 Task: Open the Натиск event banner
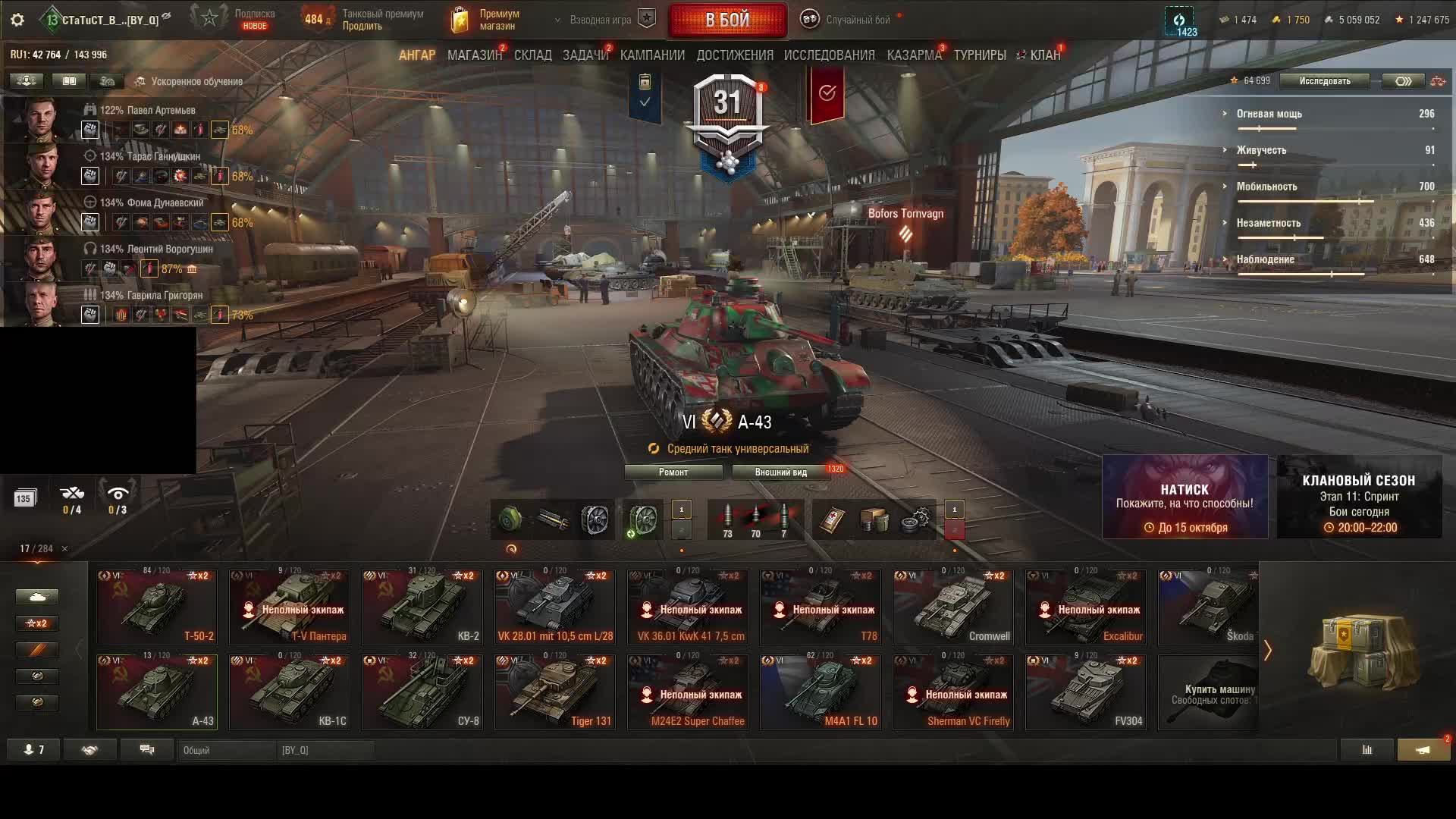1185,497
